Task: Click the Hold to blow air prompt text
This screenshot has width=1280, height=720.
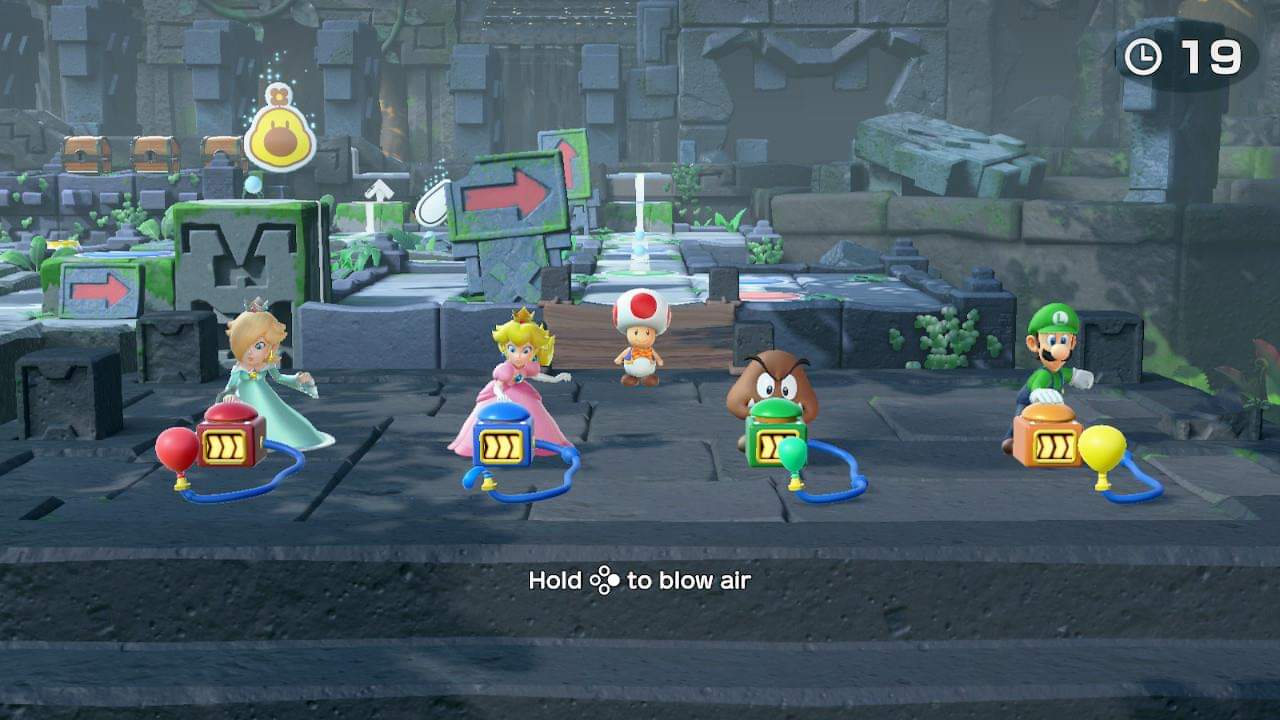Action: pyautogui.click(x=640, y=580)
